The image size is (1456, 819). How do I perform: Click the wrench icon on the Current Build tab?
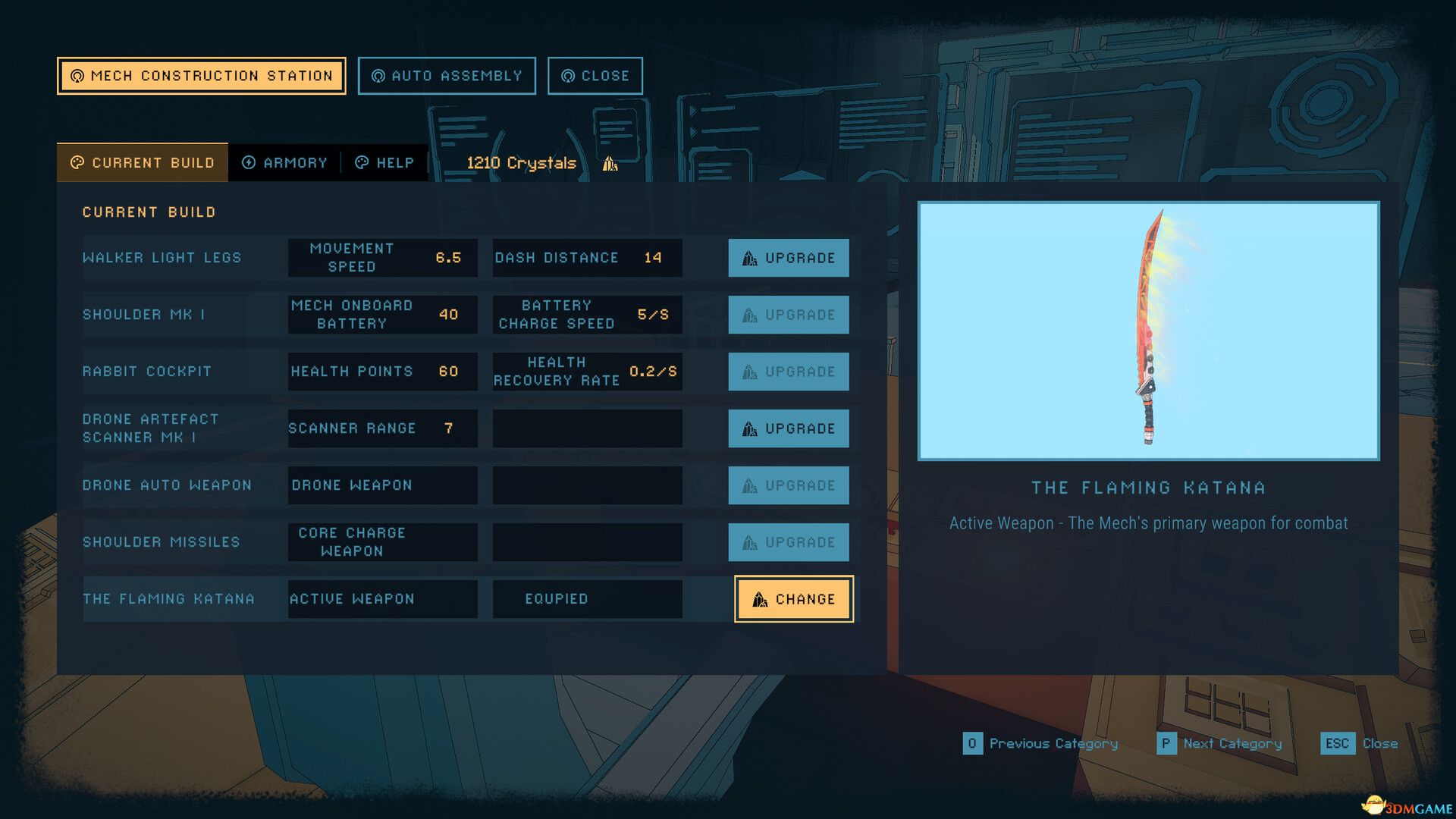tap(76, 162)
